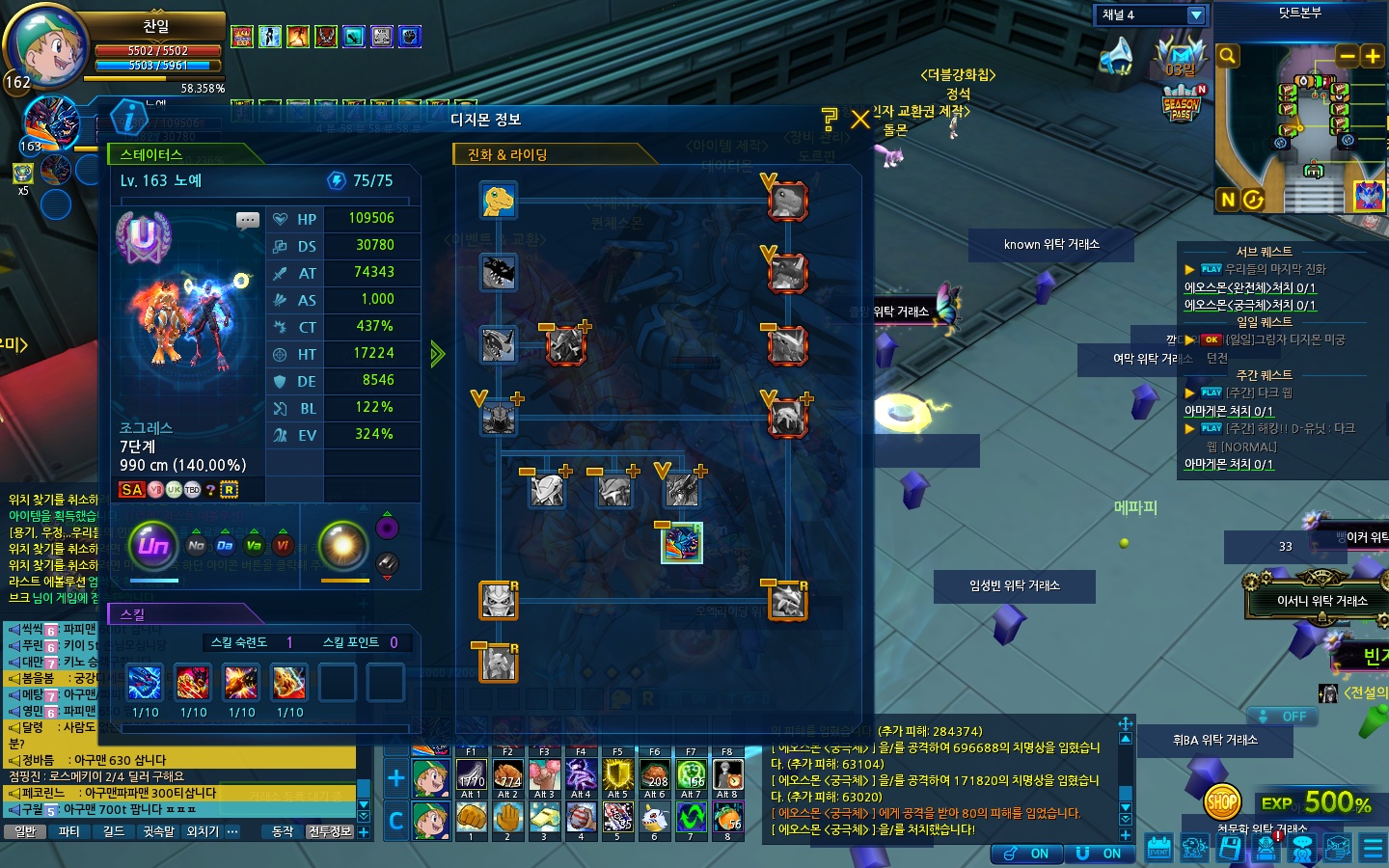Open the channel 4 dropdown
The width and height of the screenshot is (1389, 868).
pyautogui.click(x=1196, y=14)
